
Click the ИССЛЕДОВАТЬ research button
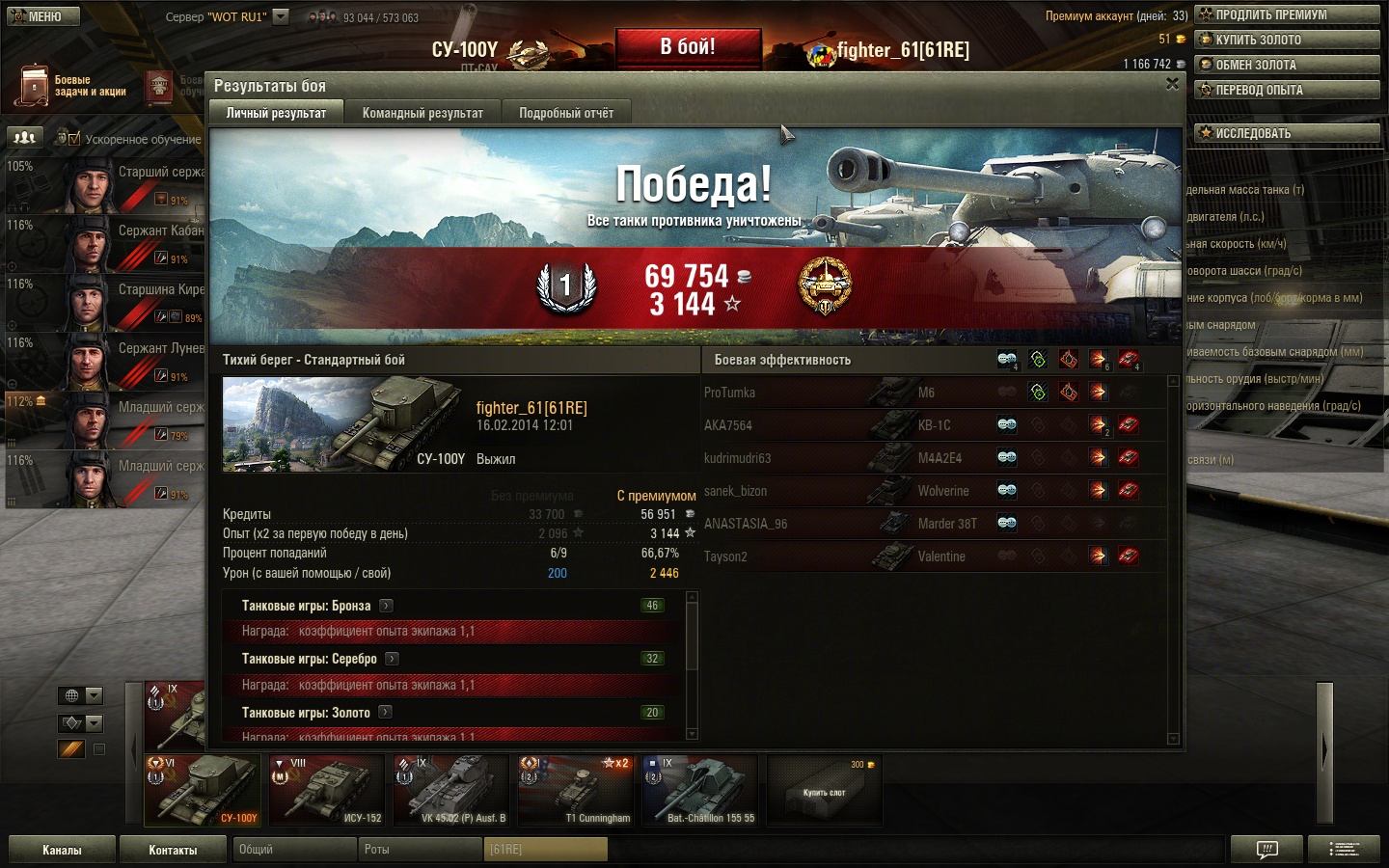pos(1287,133)
